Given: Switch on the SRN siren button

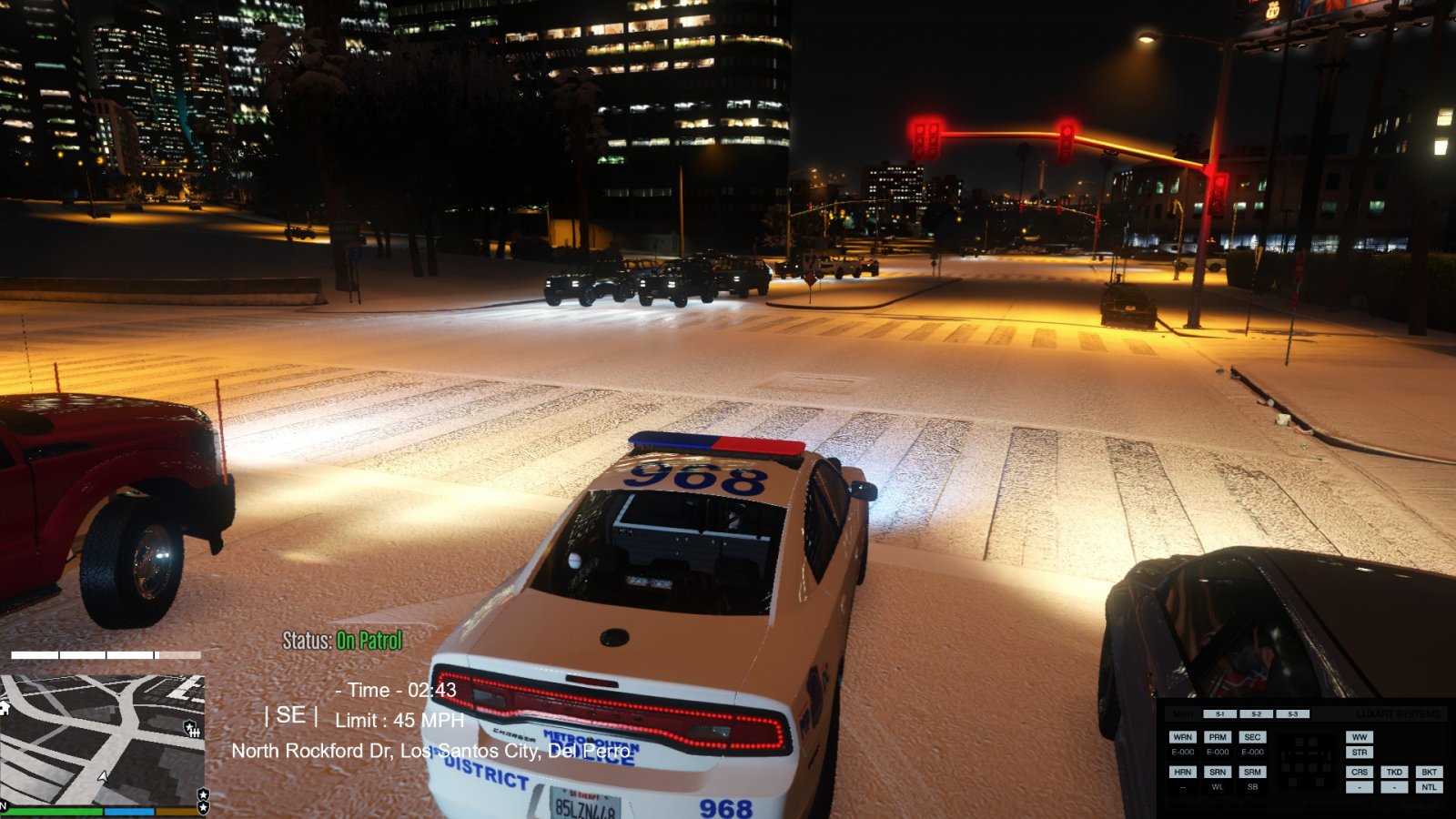Looking at the screenshot, I should [x=1218, y=772].
